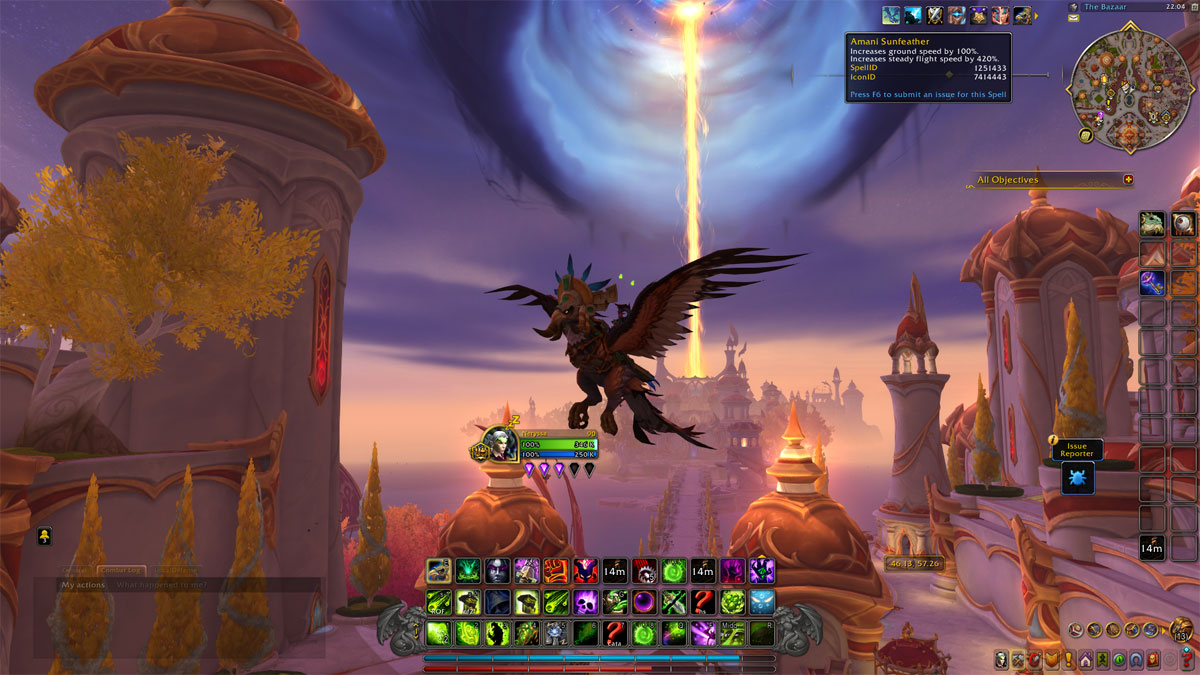
Task: Cast the purple skull spell
Action: [585, 602]
